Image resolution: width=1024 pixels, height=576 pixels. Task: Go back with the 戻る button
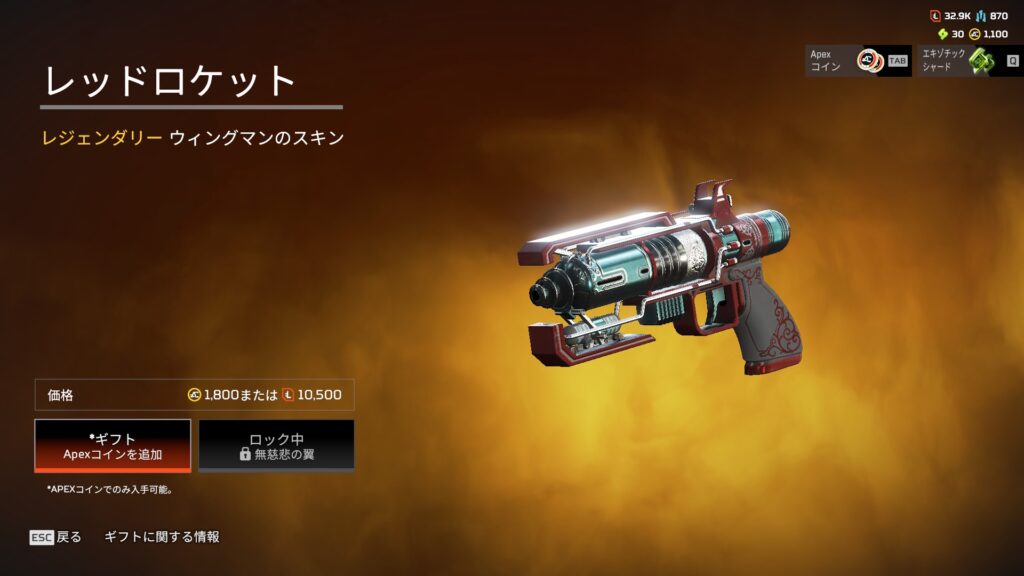pyautogui.click(x=56, y=537)
